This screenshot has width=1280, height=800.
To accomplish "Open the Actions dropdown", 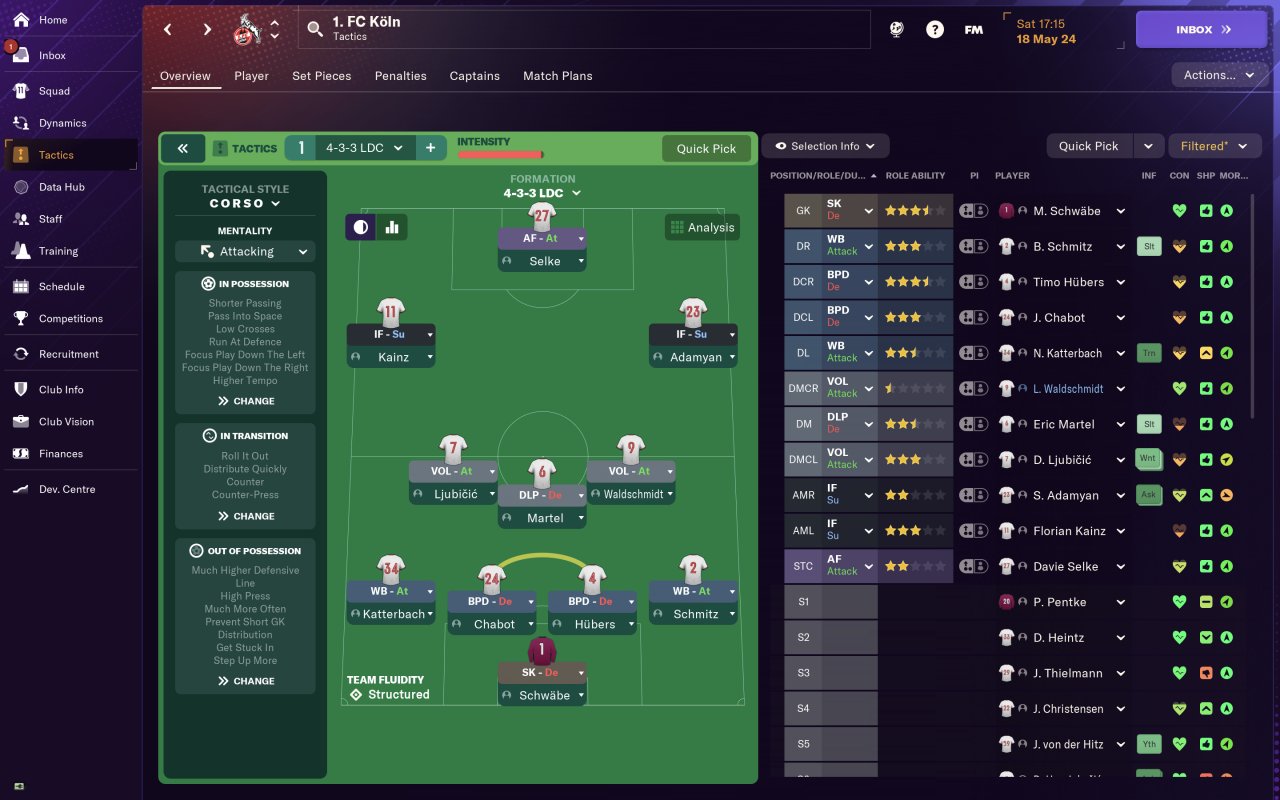I will (1218, 75).
